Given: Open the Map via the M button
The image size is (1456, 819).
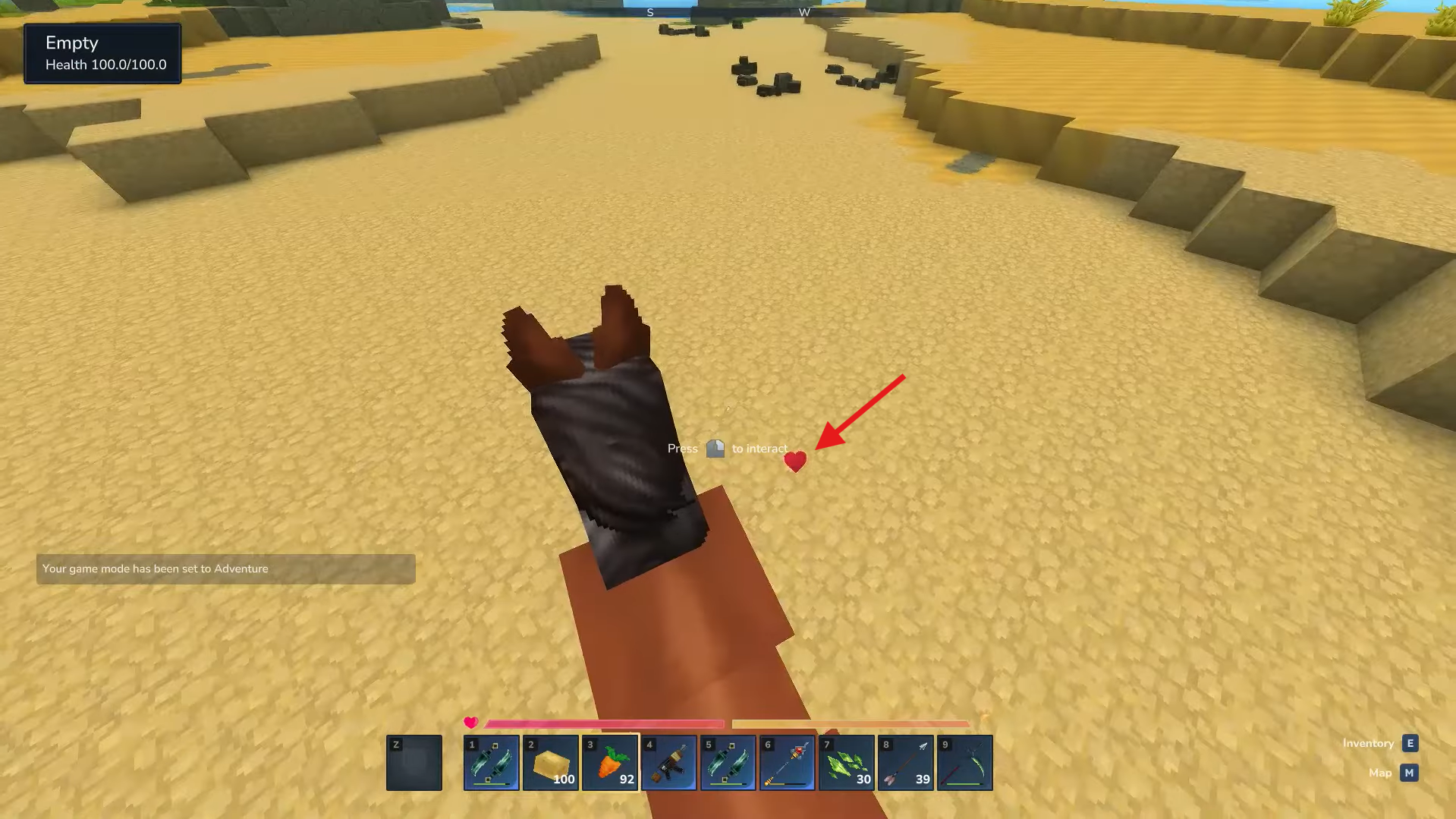Looking at the screenshot, I should (1409, 773).
